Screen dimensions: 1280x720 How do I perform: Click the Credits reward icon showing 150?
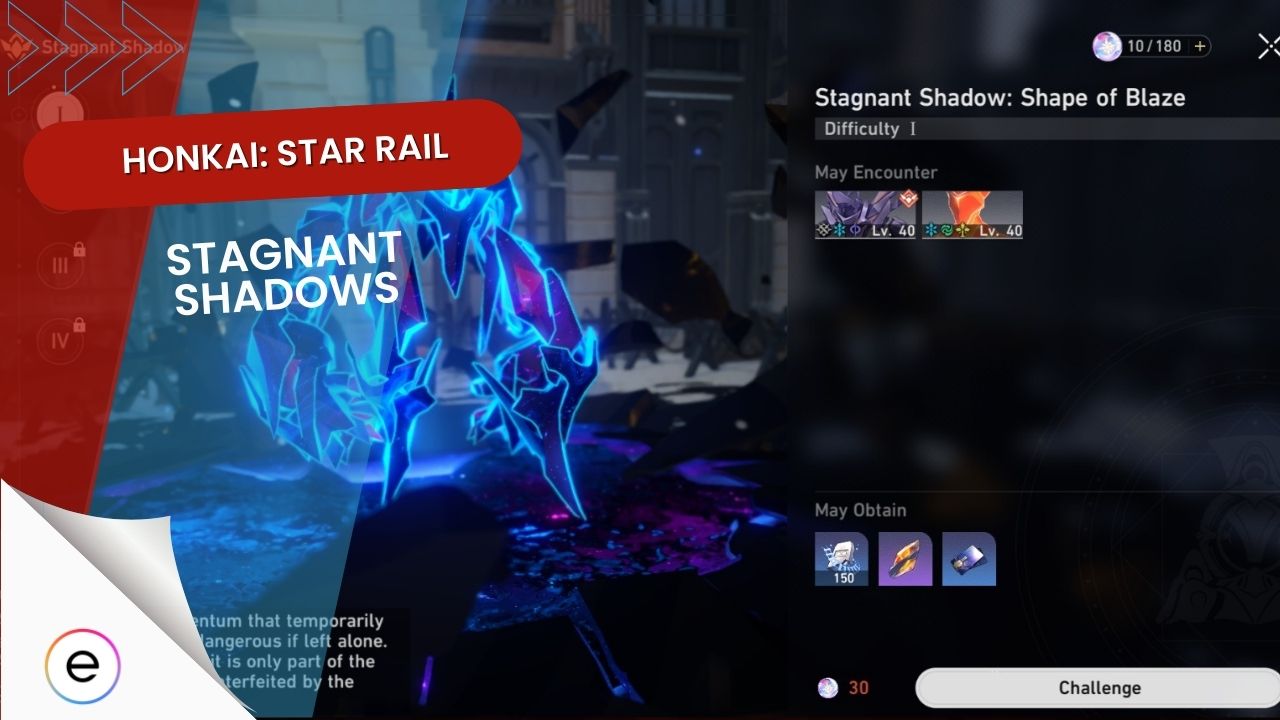[x=841, y=559]
